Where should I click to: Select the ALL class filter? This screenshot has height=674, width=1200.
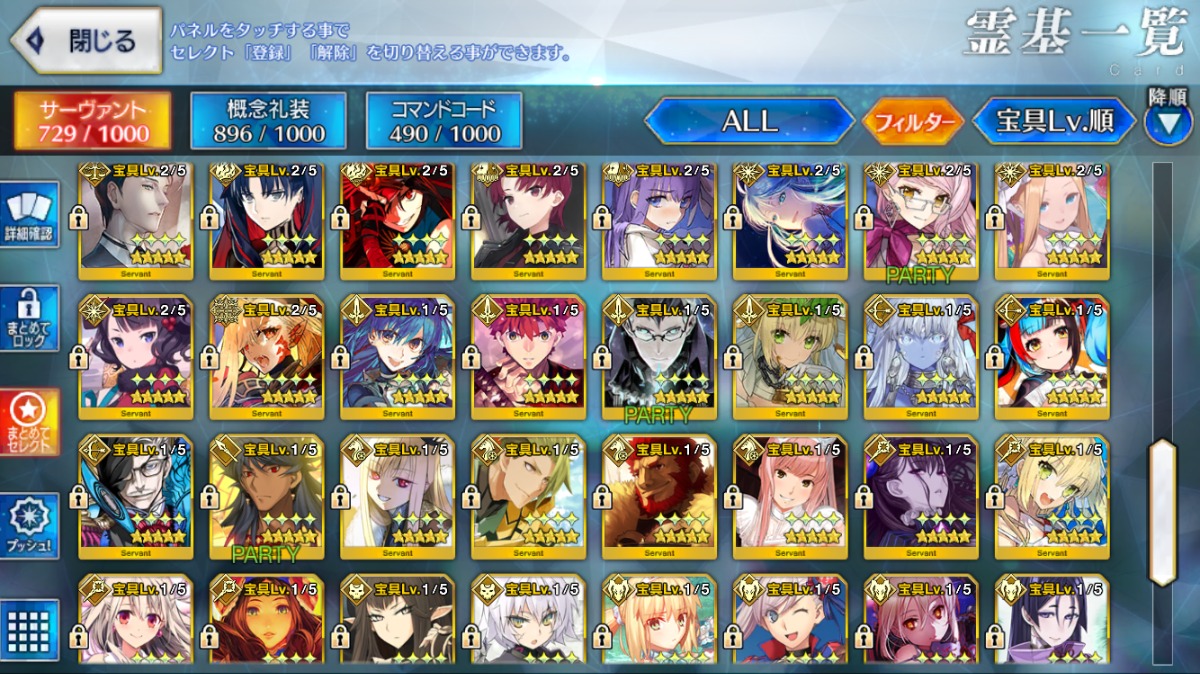point(750,121)
